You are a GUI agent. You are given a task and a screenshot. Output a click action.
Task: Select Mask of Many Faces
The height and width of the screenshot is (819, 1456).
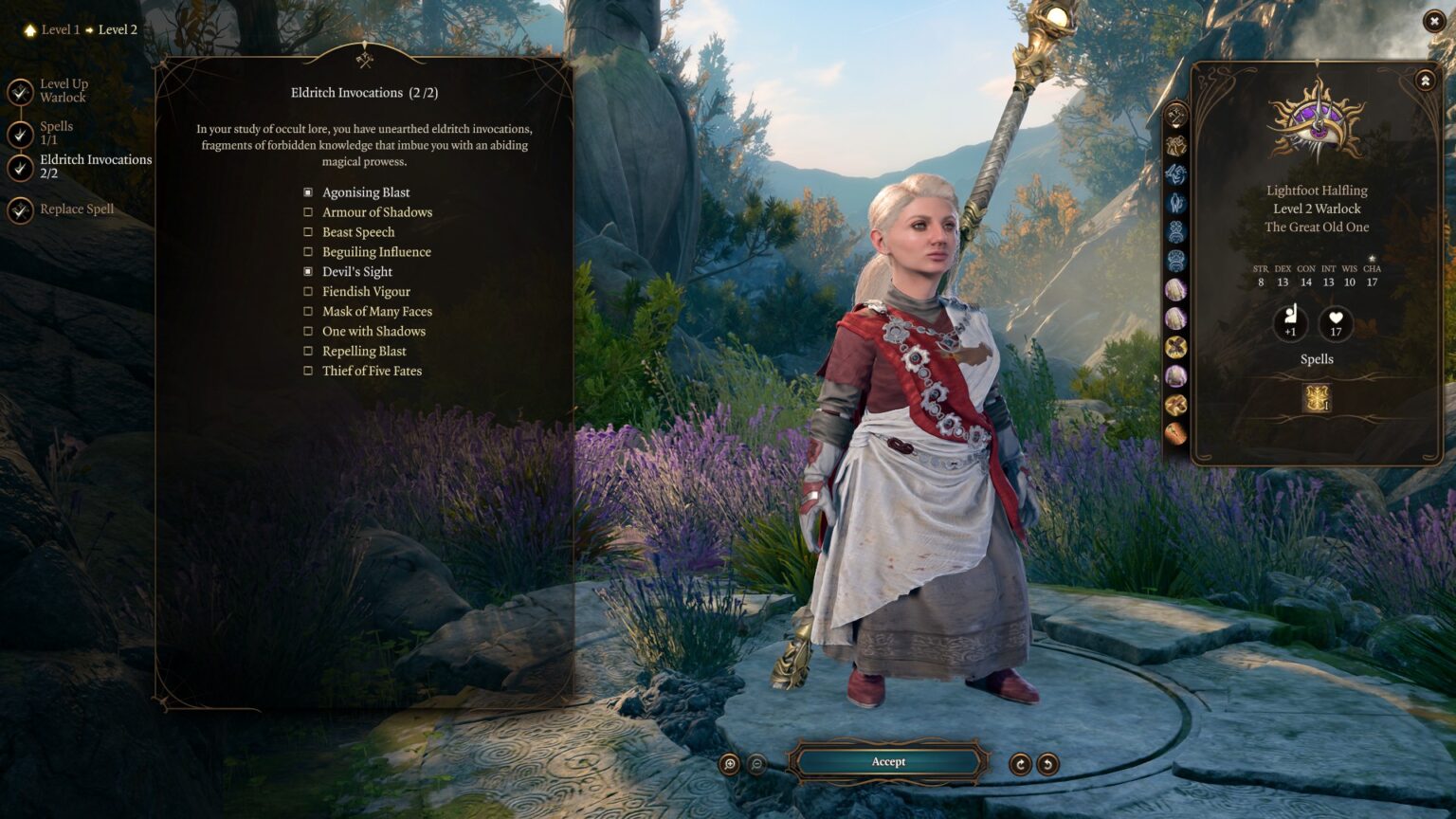point(308,312)
